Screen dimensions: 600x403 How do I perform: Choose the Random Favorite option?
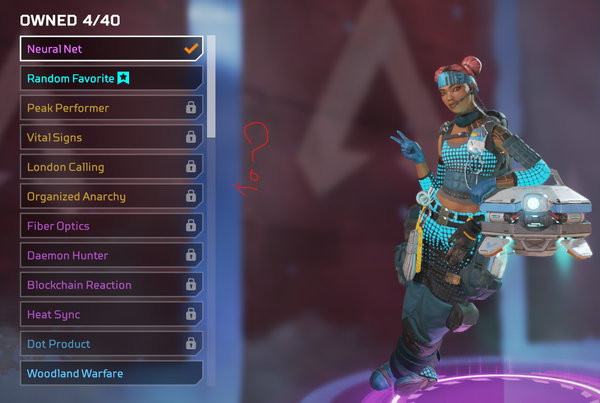tap(110, 78)
